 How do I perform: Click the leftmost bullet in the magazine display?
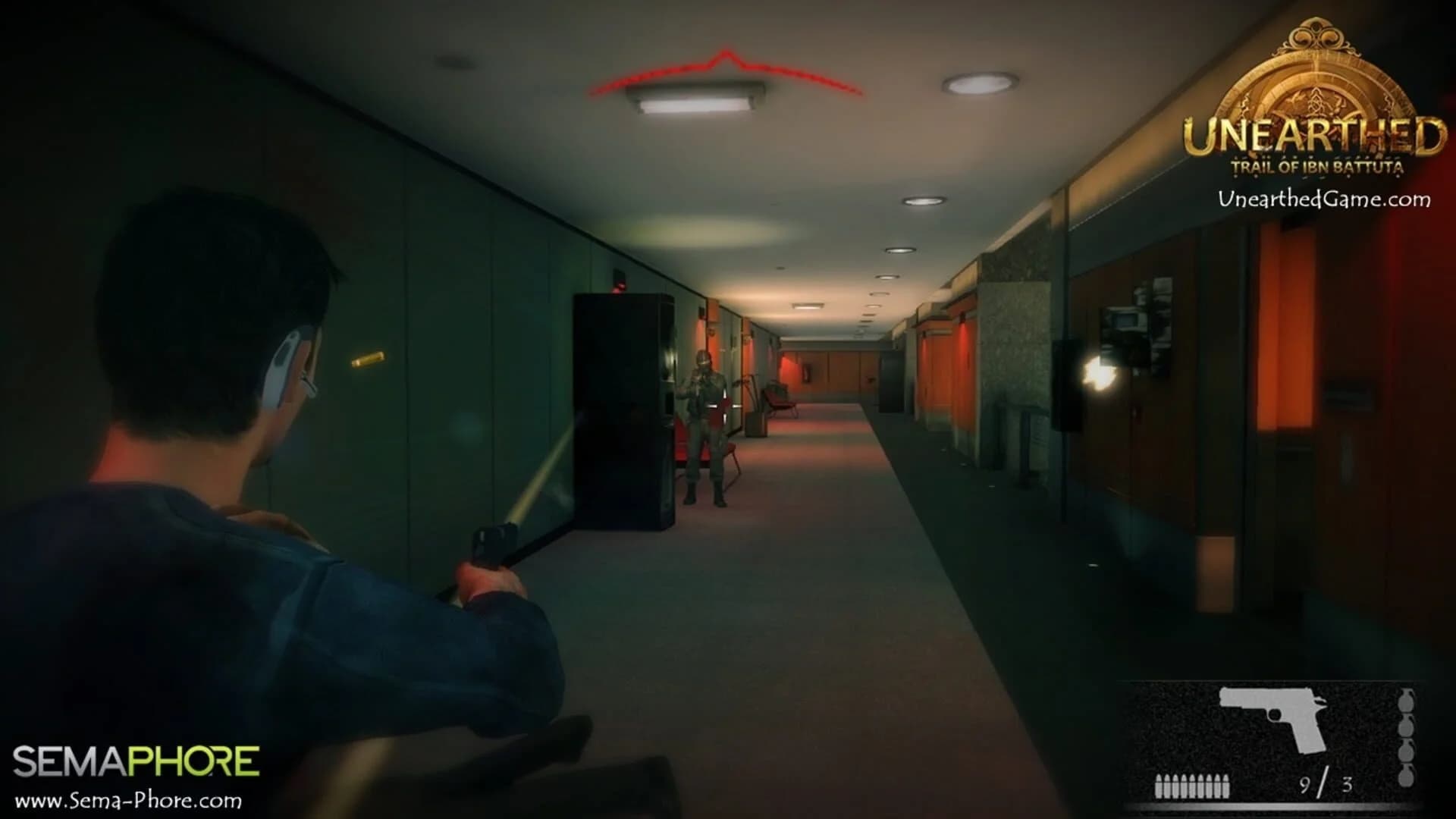pyautogui.click(x=1159, y=787)
